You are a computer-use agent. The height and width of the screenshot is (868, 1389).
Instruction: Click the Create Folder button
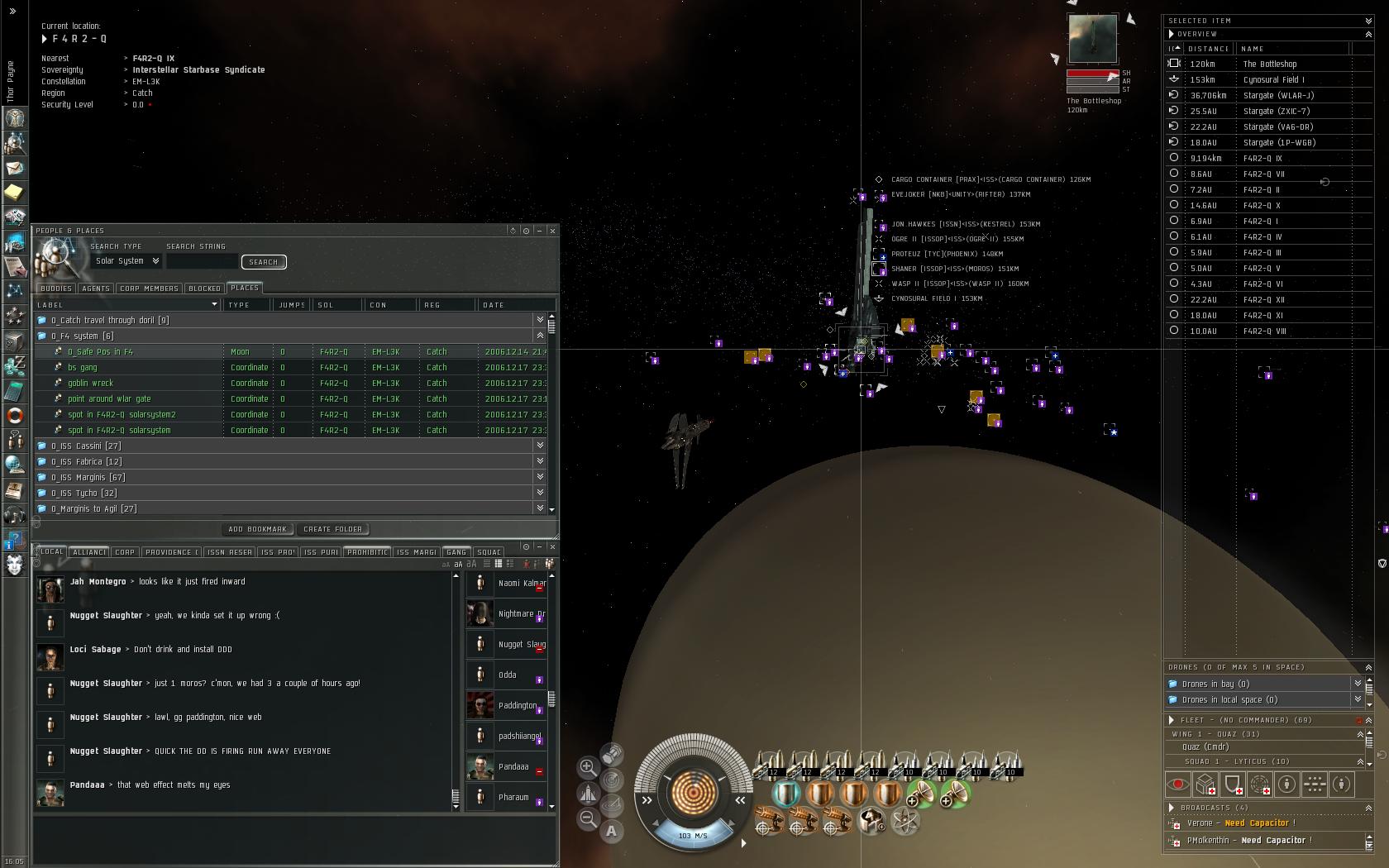pyautogui.click(x=332, y=529)
